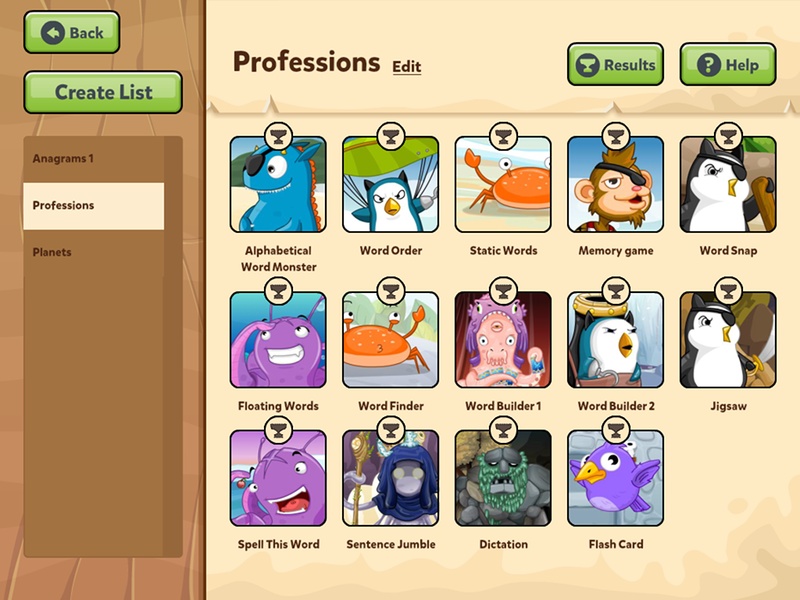Start the Flash Card game
The width and height of the screenshot is (800, 600).
(x=615, y=478)
